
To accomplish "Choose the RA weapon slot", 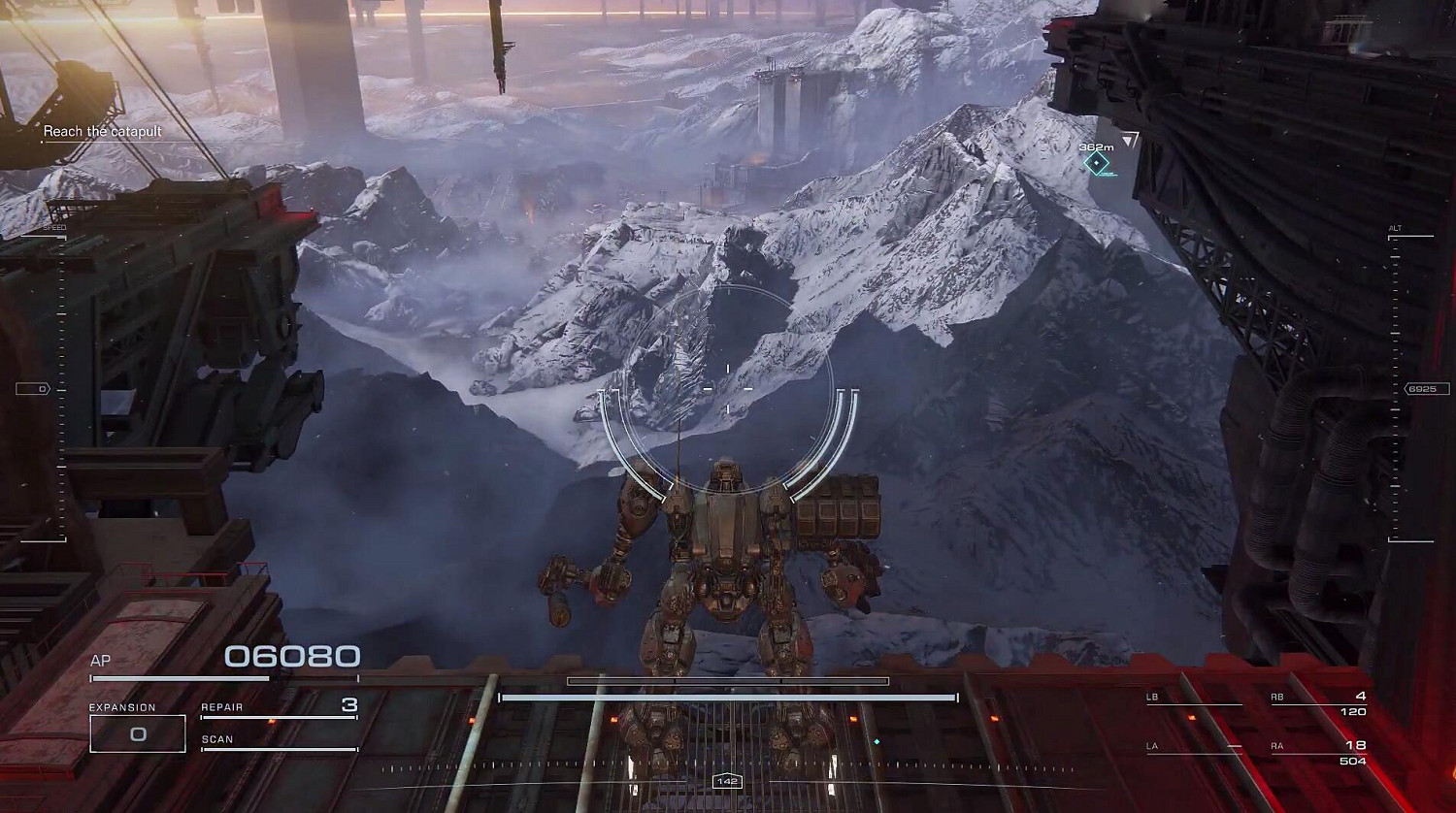I will coord(1318,752).
